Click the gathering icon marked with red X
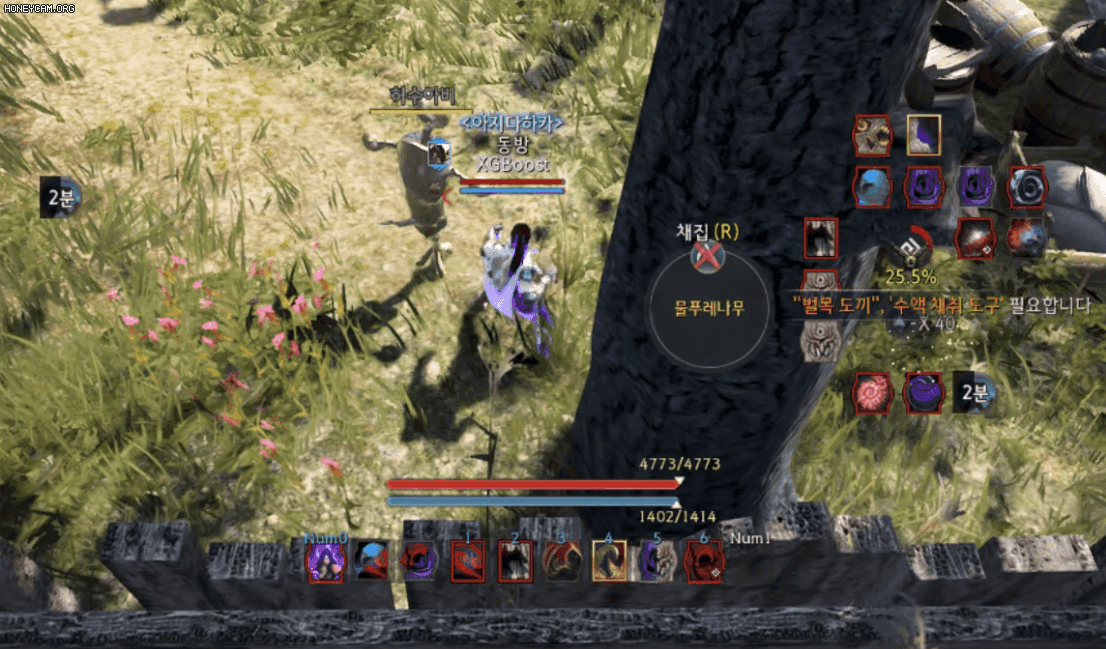 coord(707,257)
